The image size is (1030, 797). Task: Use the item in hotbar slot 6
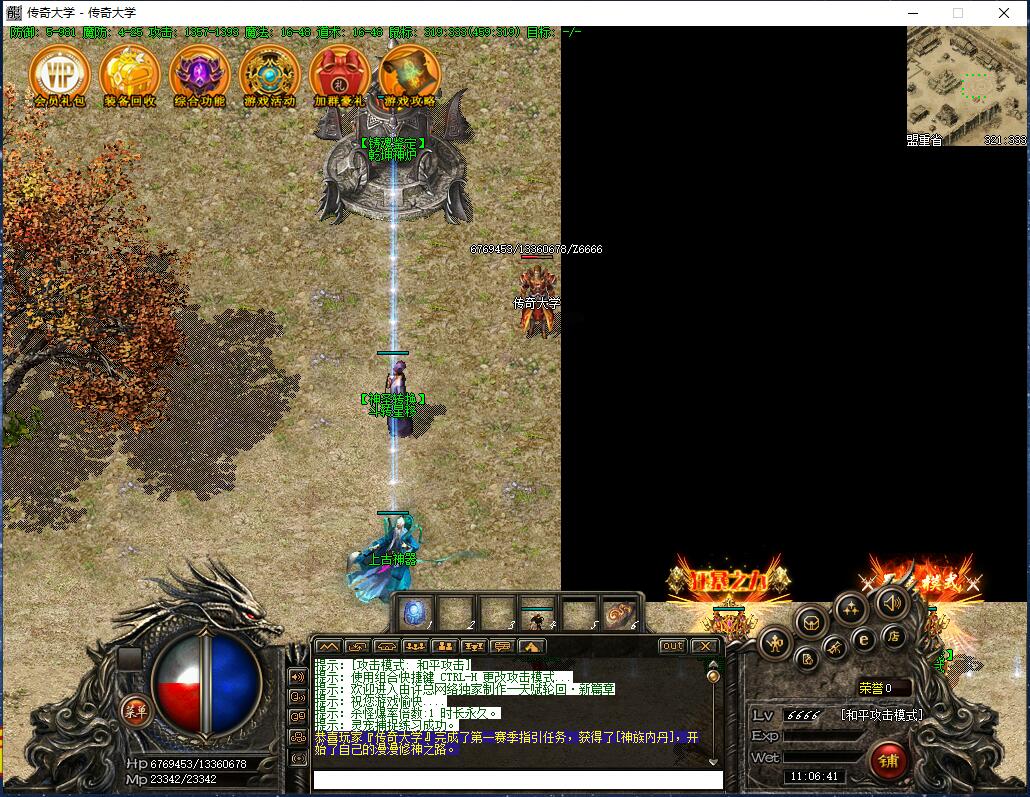click(x=620, y=612)
